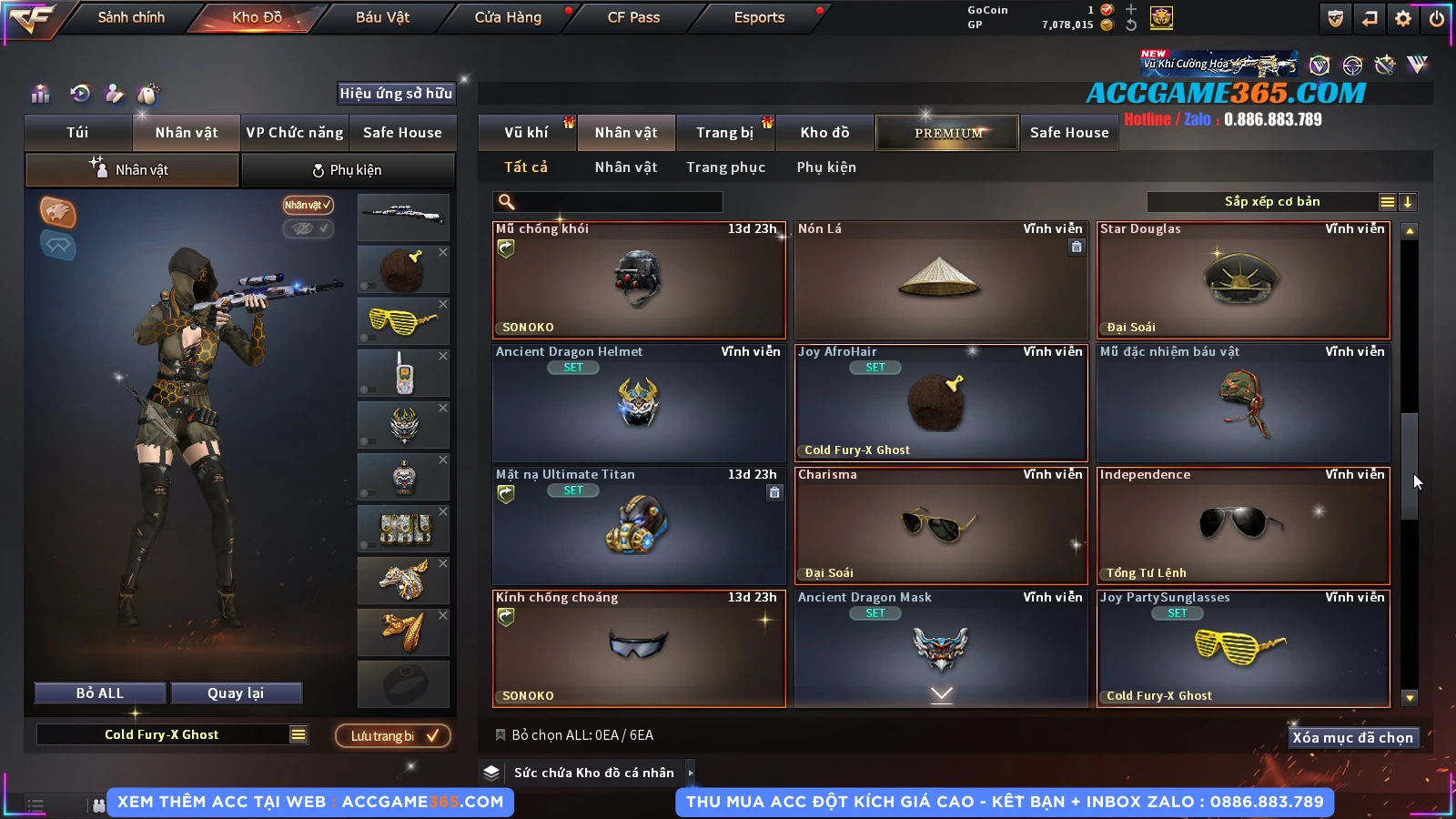Save loadout with Lưu trang bị
The width and height of the screenshot is (1456, 819).
click(393, 736)
